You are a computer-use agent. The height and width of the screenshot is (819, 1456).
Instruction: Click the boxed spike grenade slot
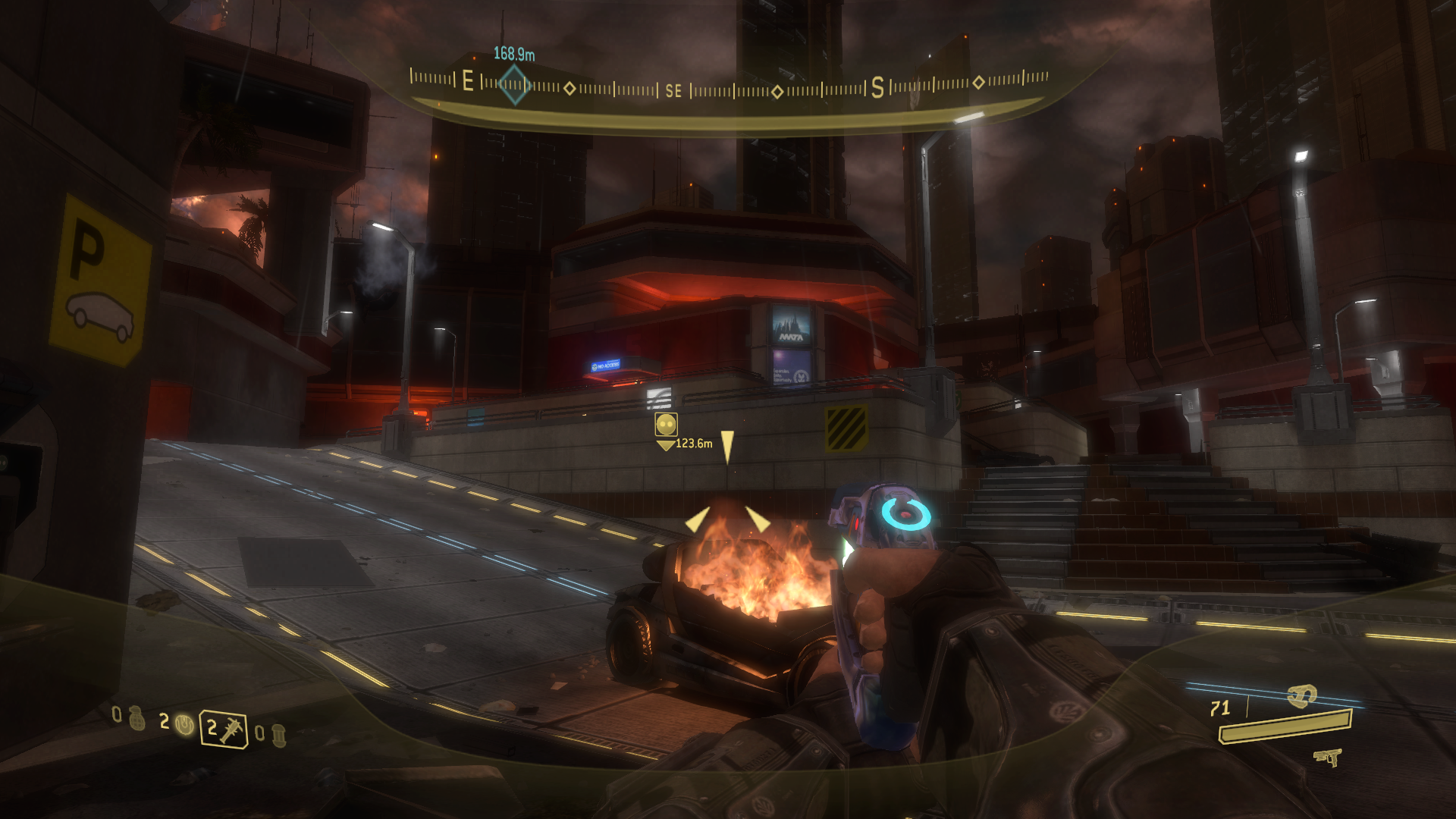(224, 730)
